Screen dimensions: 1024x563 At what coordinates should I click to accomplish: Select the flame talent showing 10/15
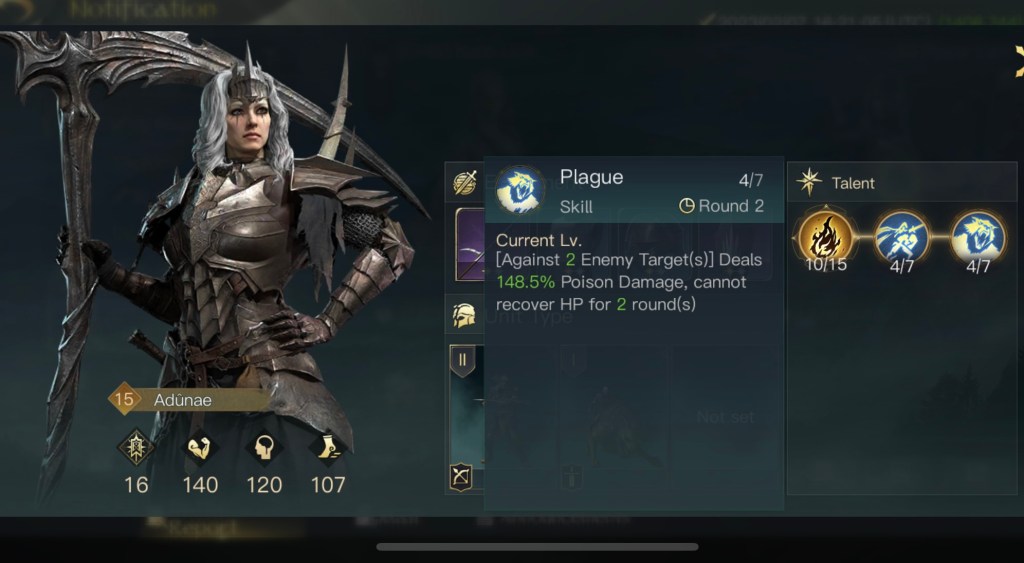click(x=825, y=239)
